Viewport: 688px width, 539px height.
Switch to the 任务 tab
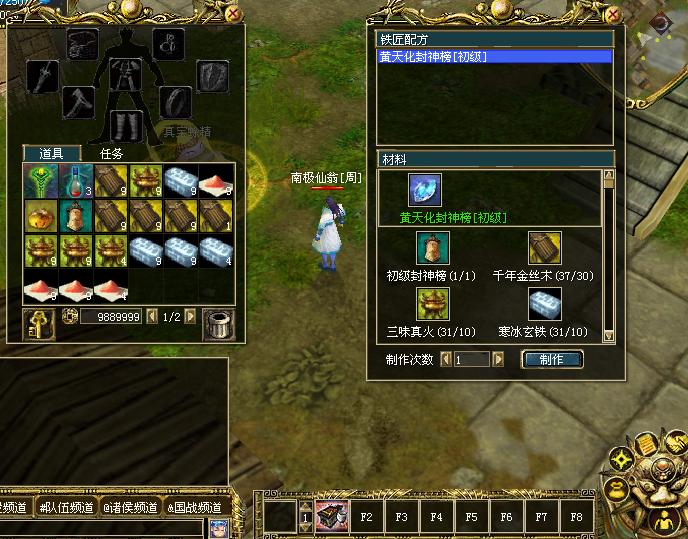coord(112,154)
